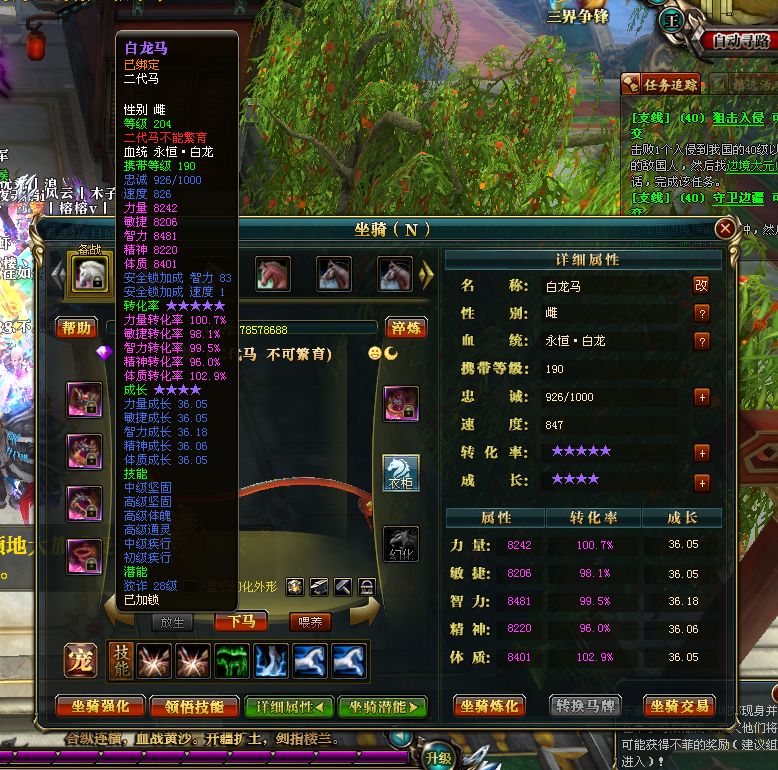Image resolution: width=778 pixels, height=770 pixels.
Task: Rename the mount with the 改 button
Action: click(x=702, y=285)
